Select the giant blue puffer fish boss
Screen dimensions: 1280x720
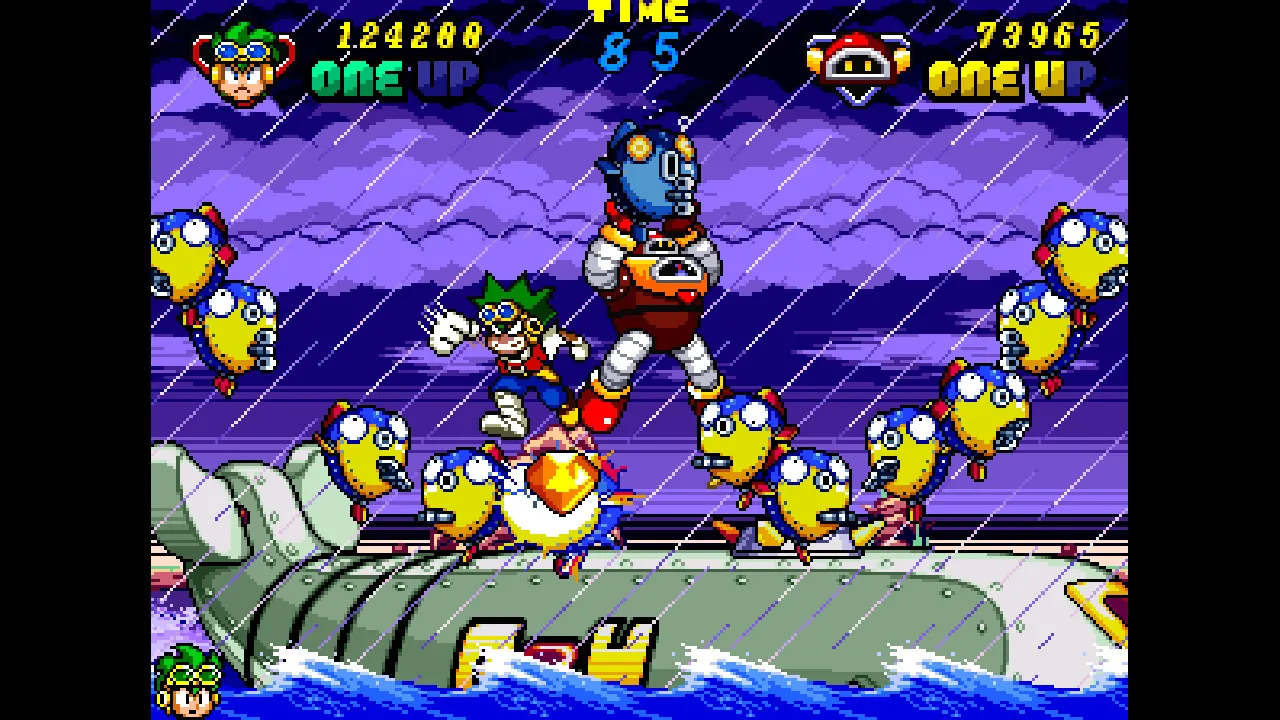pos(650,180)
